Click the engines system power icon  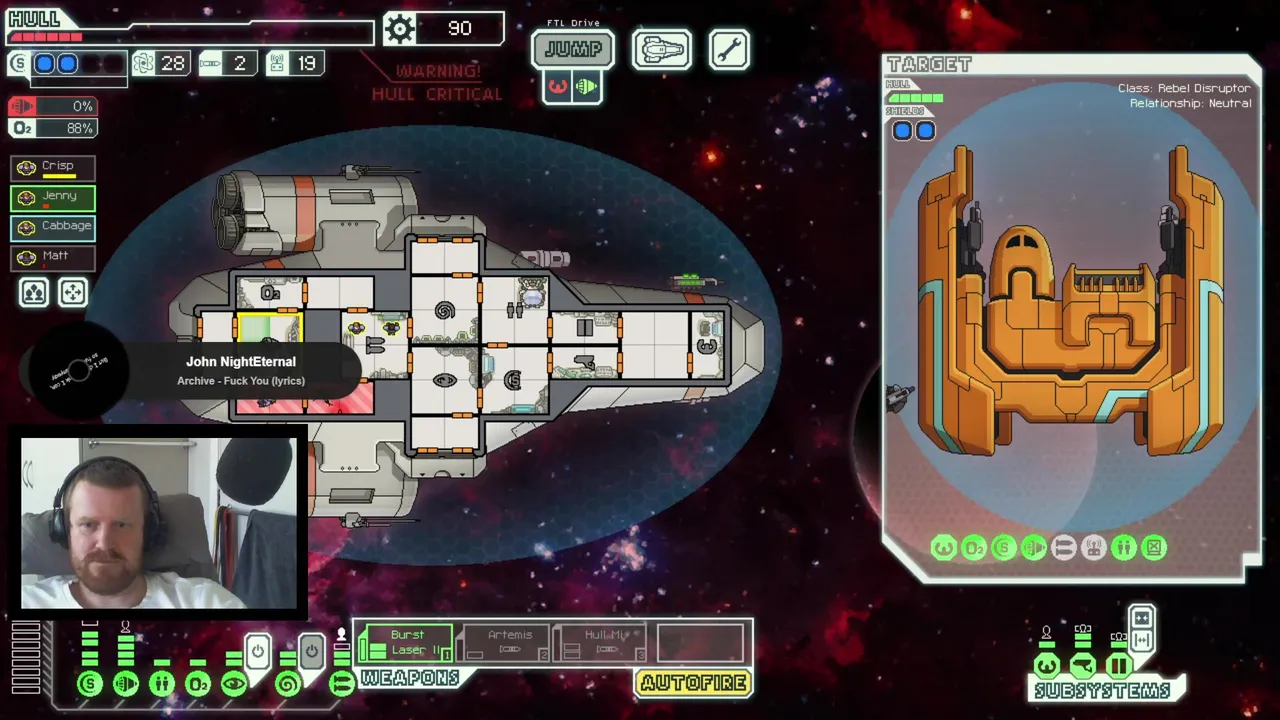[126, 684]
